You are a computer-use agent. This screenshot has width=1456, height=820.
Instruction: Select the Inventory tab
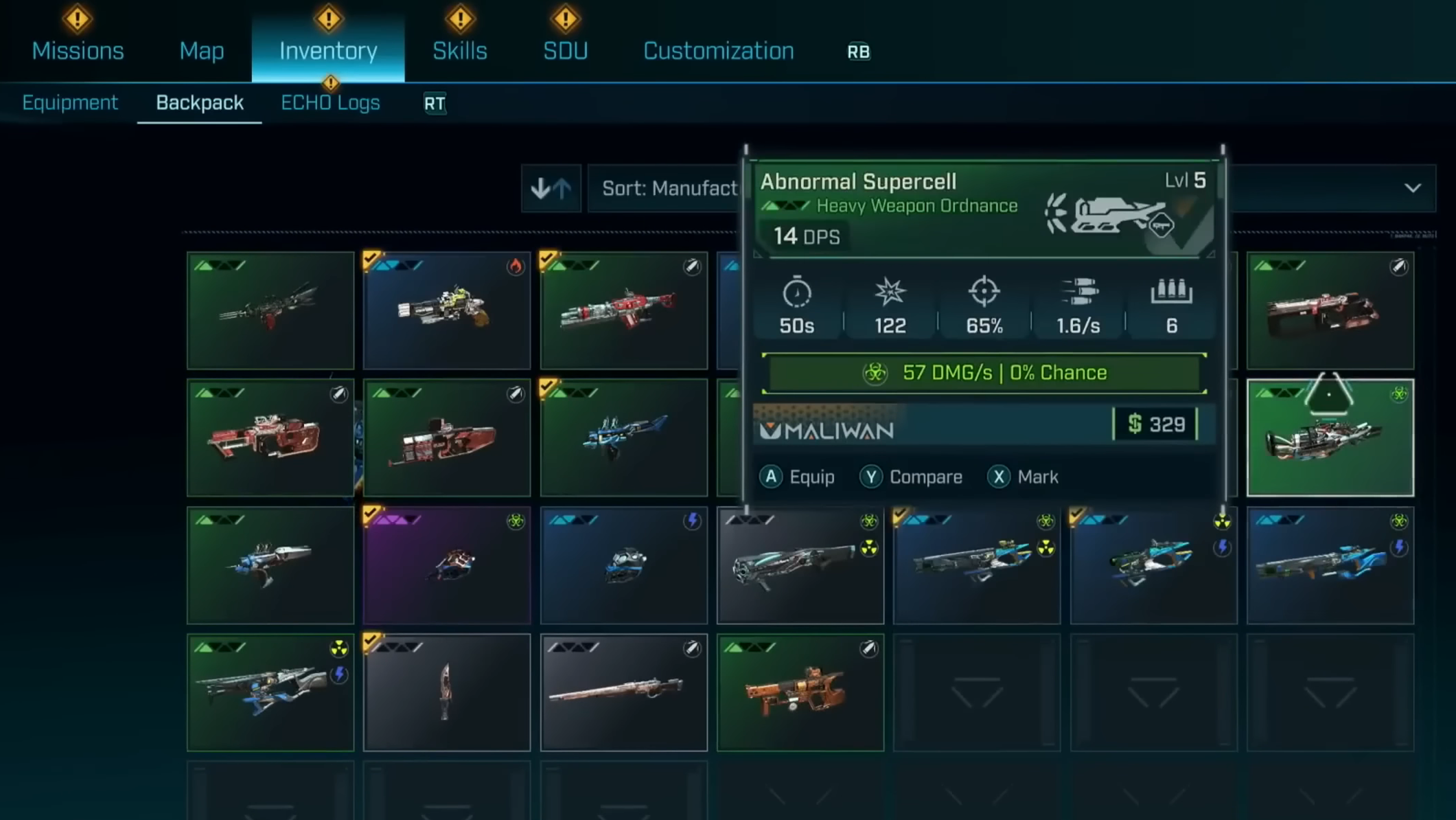coord(328,51)
